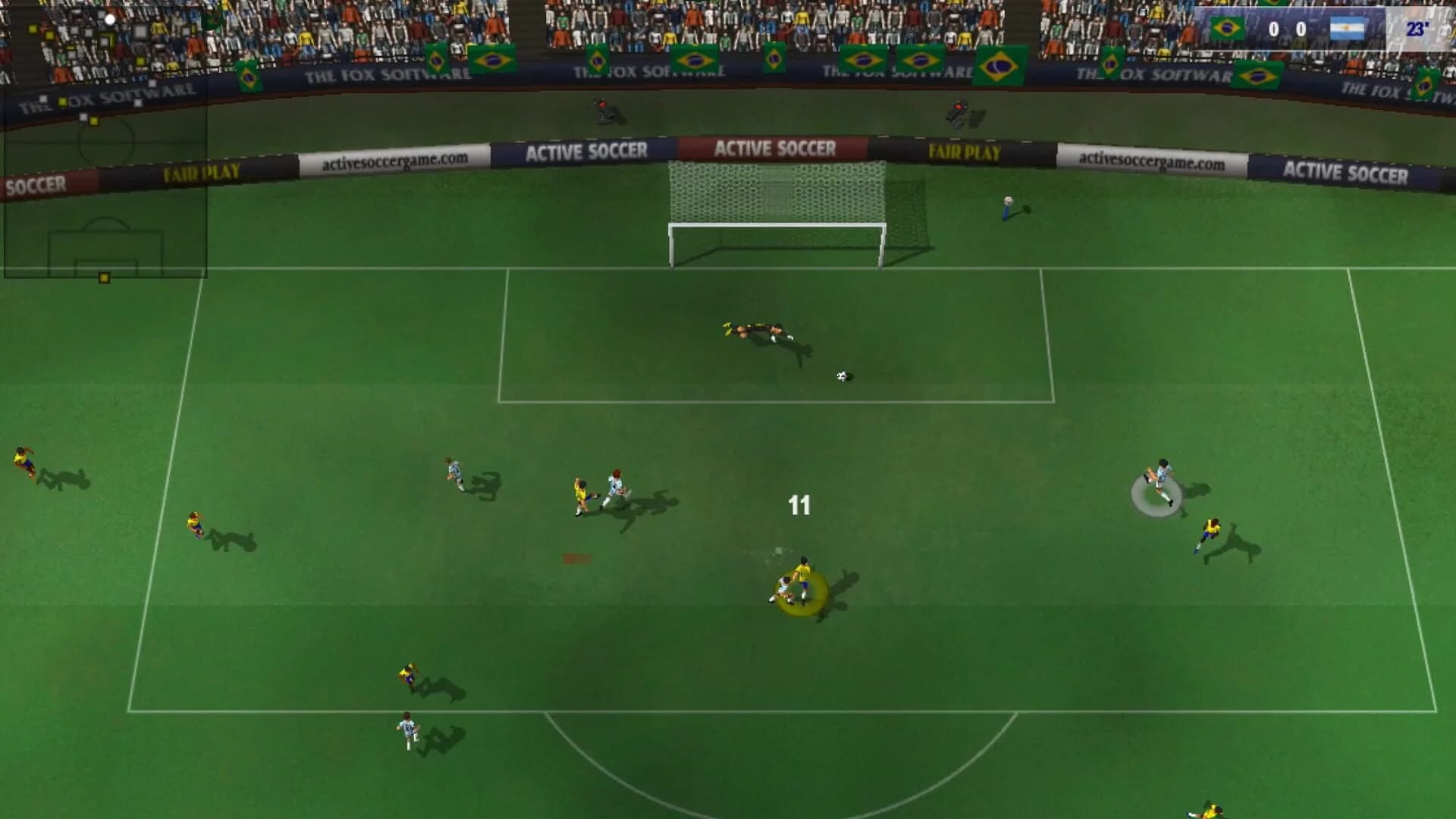Click the FAIR PLAY advertising board

(x=964, y=153)
